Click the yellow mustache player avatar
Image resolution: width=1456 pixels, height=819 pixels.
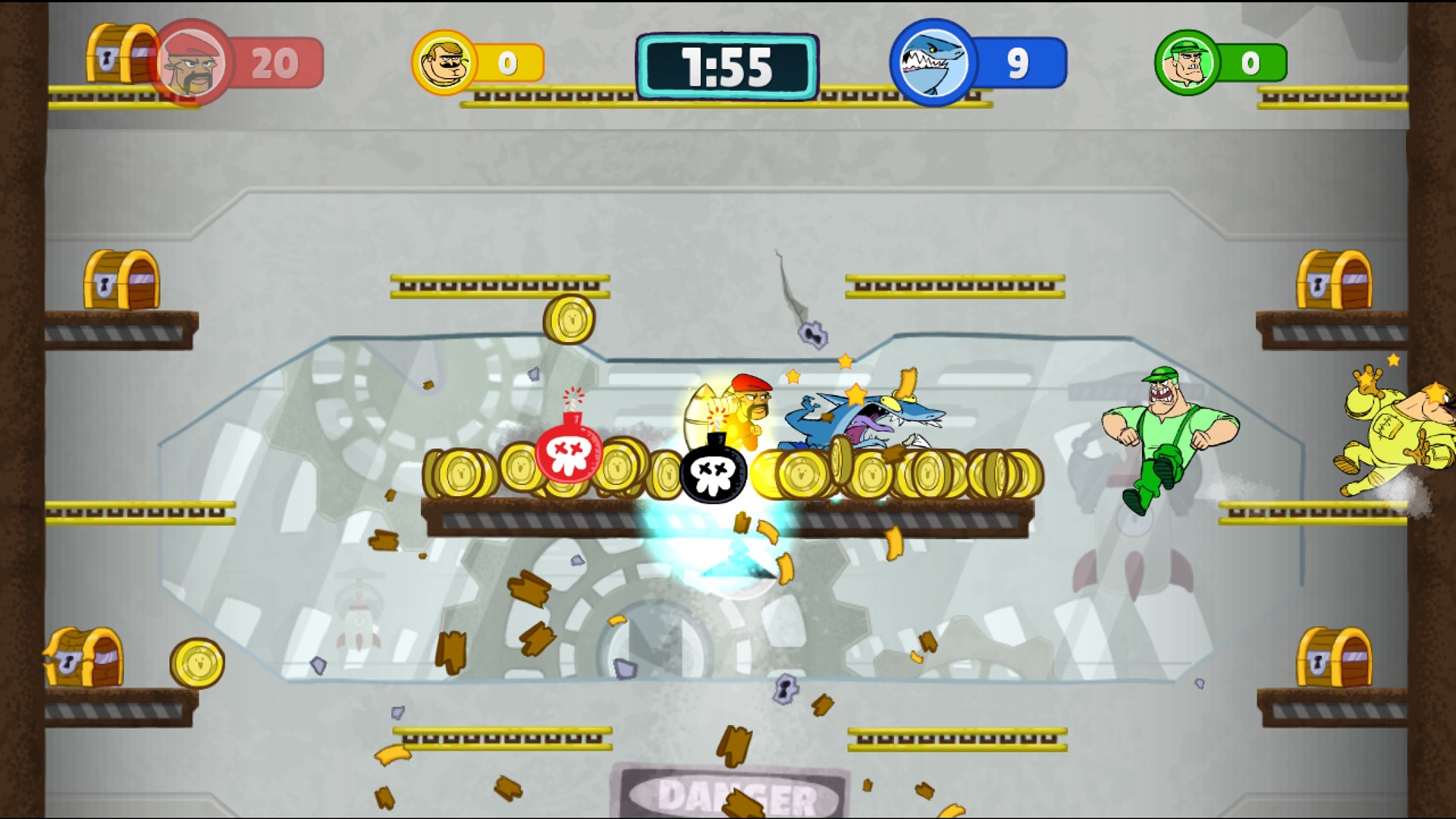(444, 61)
